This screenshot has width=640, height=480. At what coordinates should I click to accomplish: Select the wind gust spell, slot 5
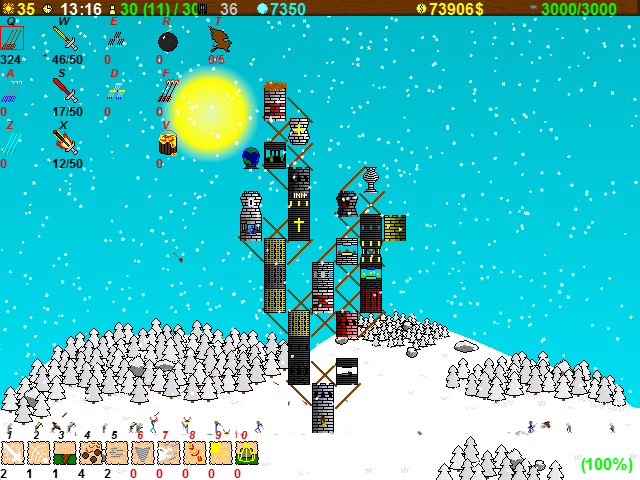(117, 453)
